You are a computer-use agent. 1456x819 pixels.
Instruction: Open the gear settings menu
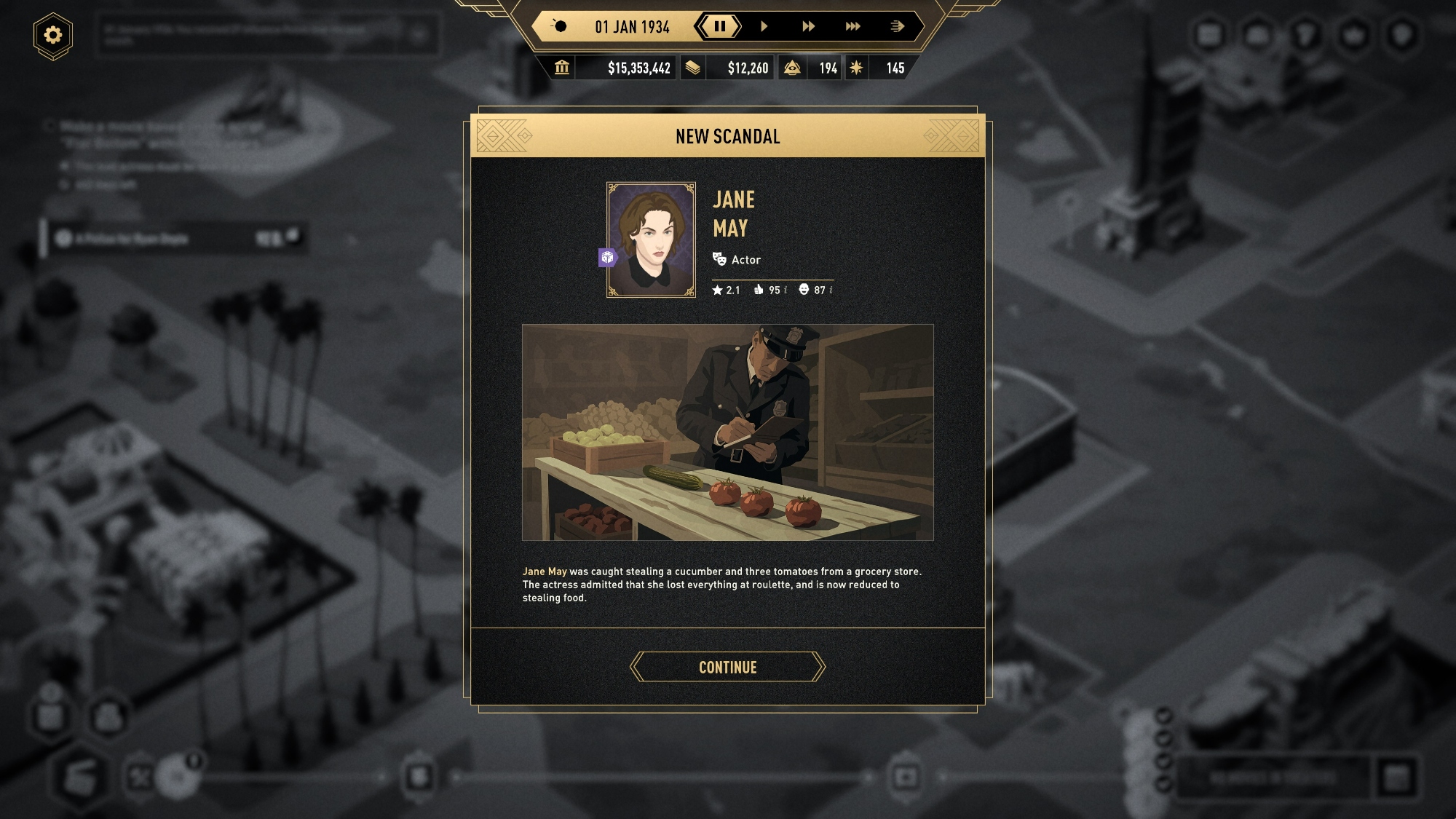point(53,35)
